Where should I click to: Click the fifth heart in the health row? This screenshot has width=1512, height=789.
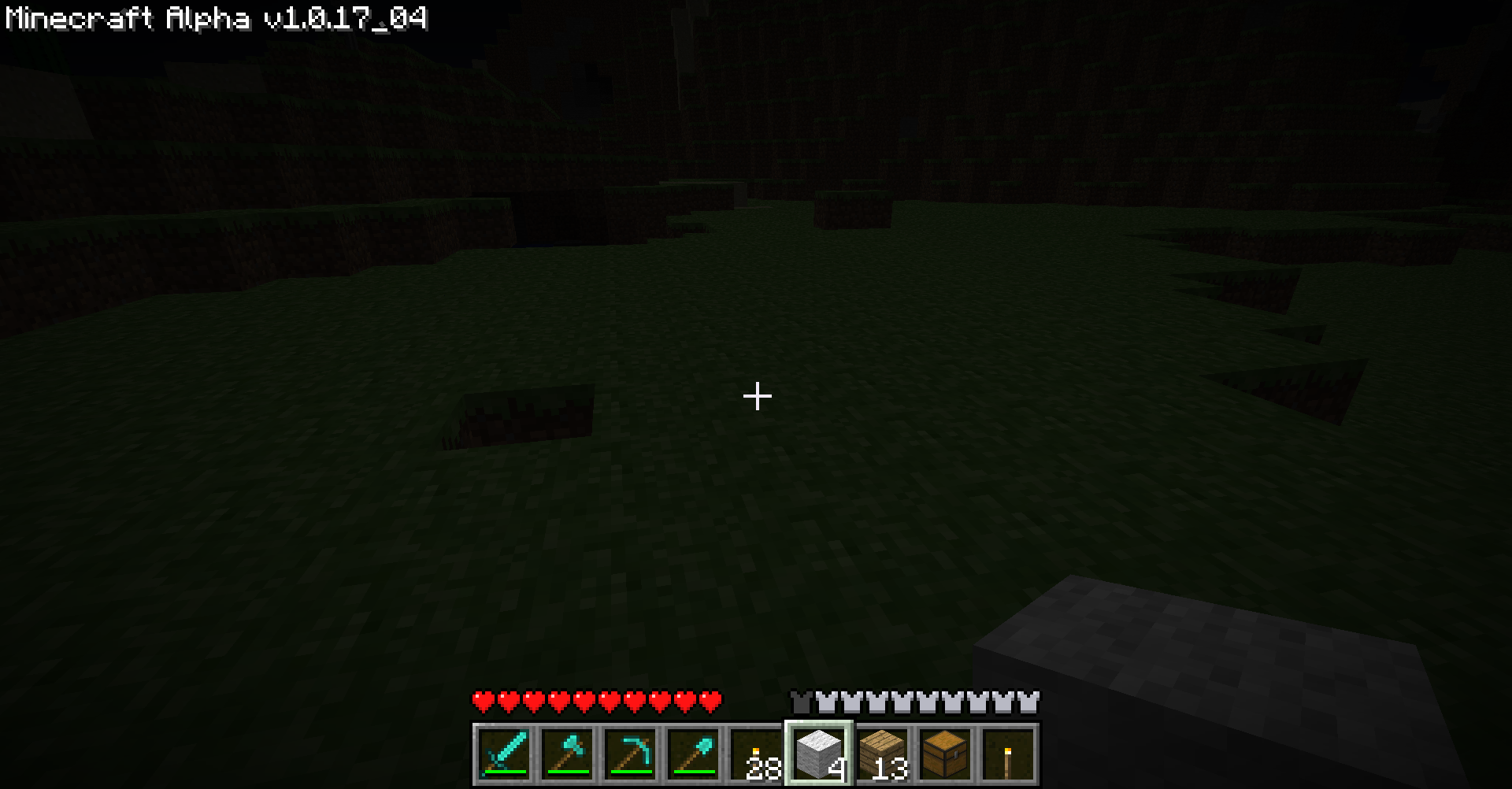coord(585,698)
